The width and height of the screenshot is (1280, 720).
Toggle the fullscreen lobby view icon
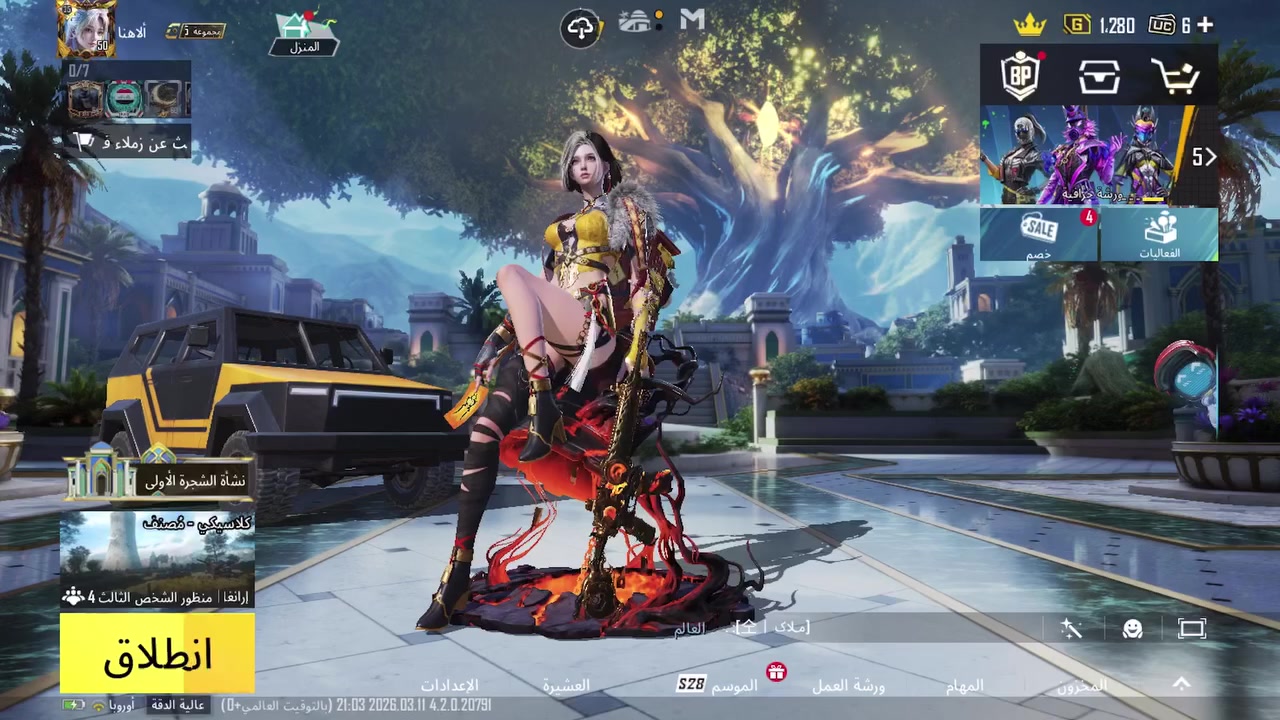[x=1191, y=629]
